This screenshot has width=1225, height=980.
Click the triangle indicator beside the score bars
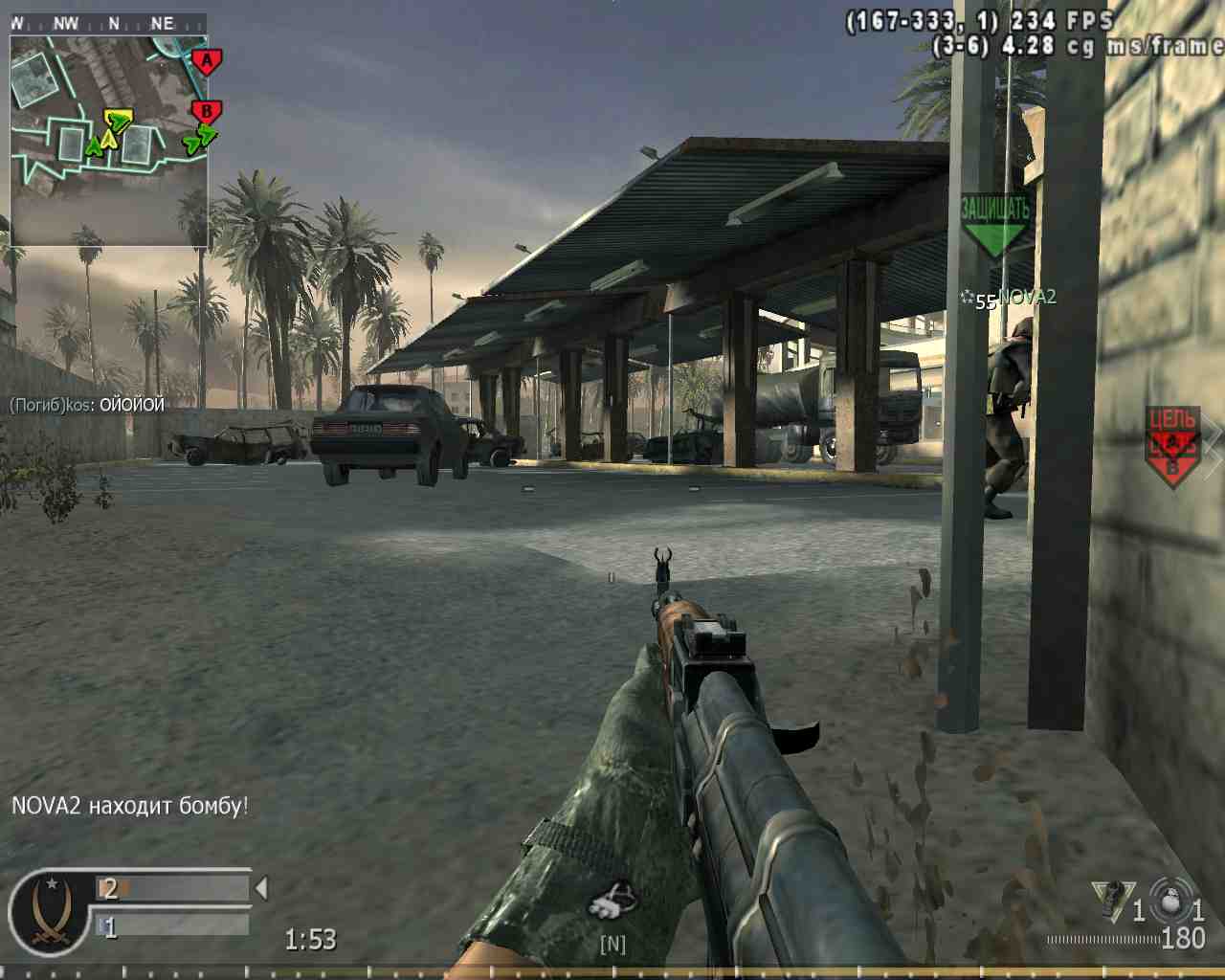click(261, 887)
